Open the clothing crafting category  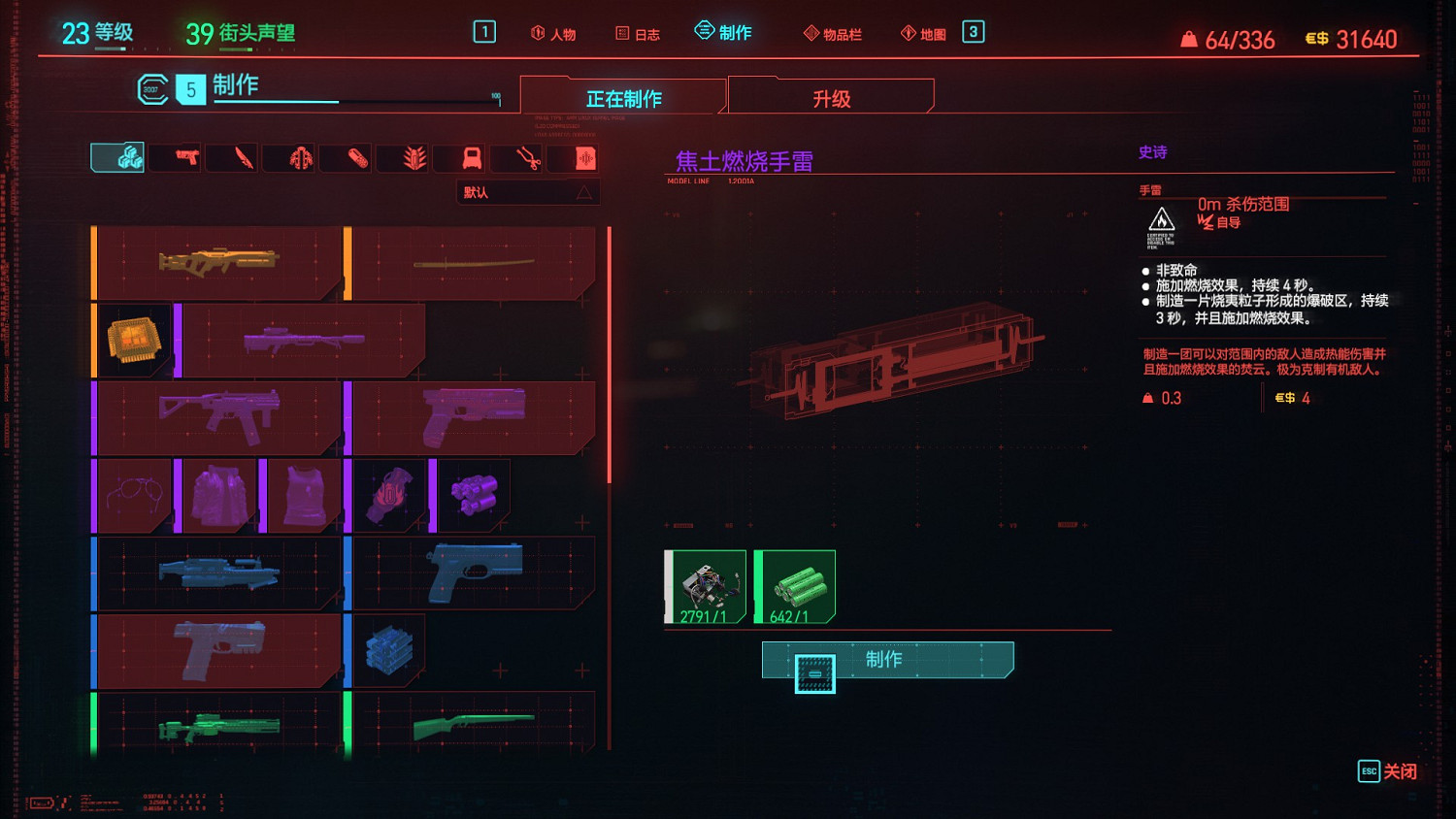point(459,157)
